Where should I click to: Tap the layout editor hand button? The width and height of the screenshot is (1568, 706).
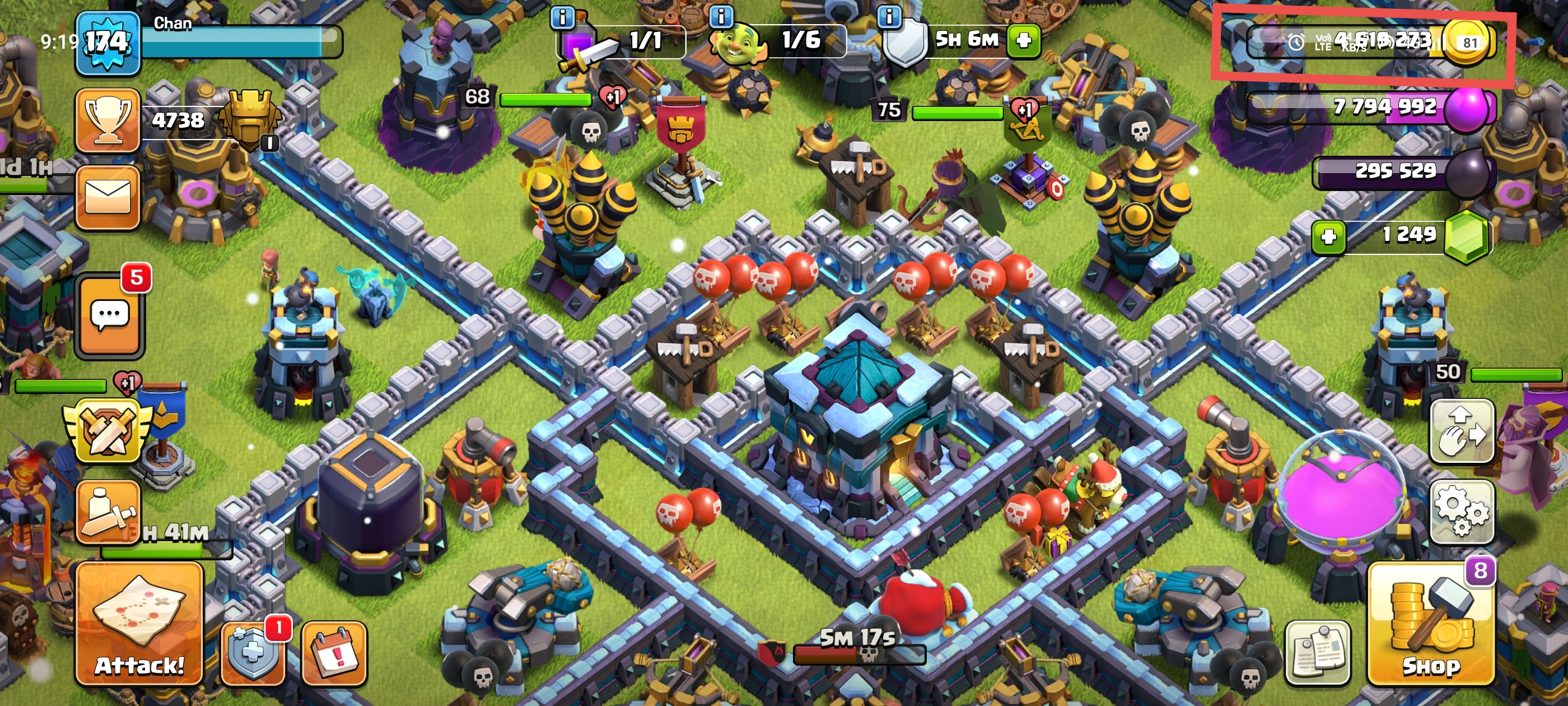click(1462, 431)
